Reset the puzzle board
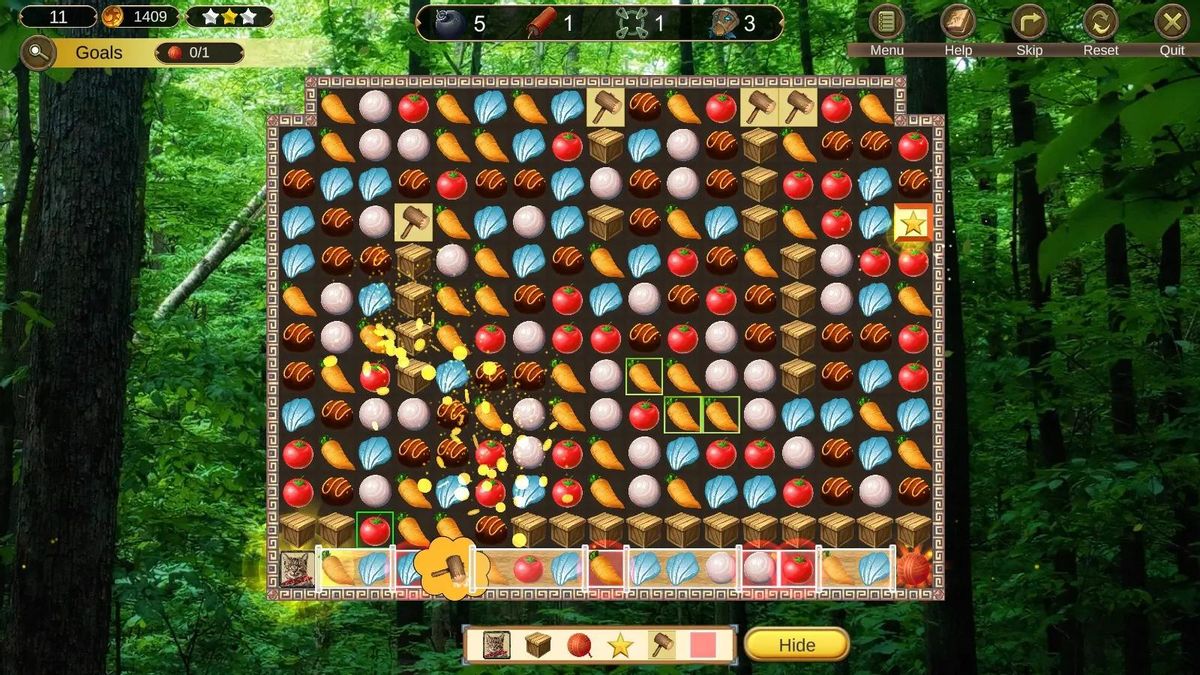Image resolution: width=1200 pixels, height=675 pixels. (x=1100, y=22)
